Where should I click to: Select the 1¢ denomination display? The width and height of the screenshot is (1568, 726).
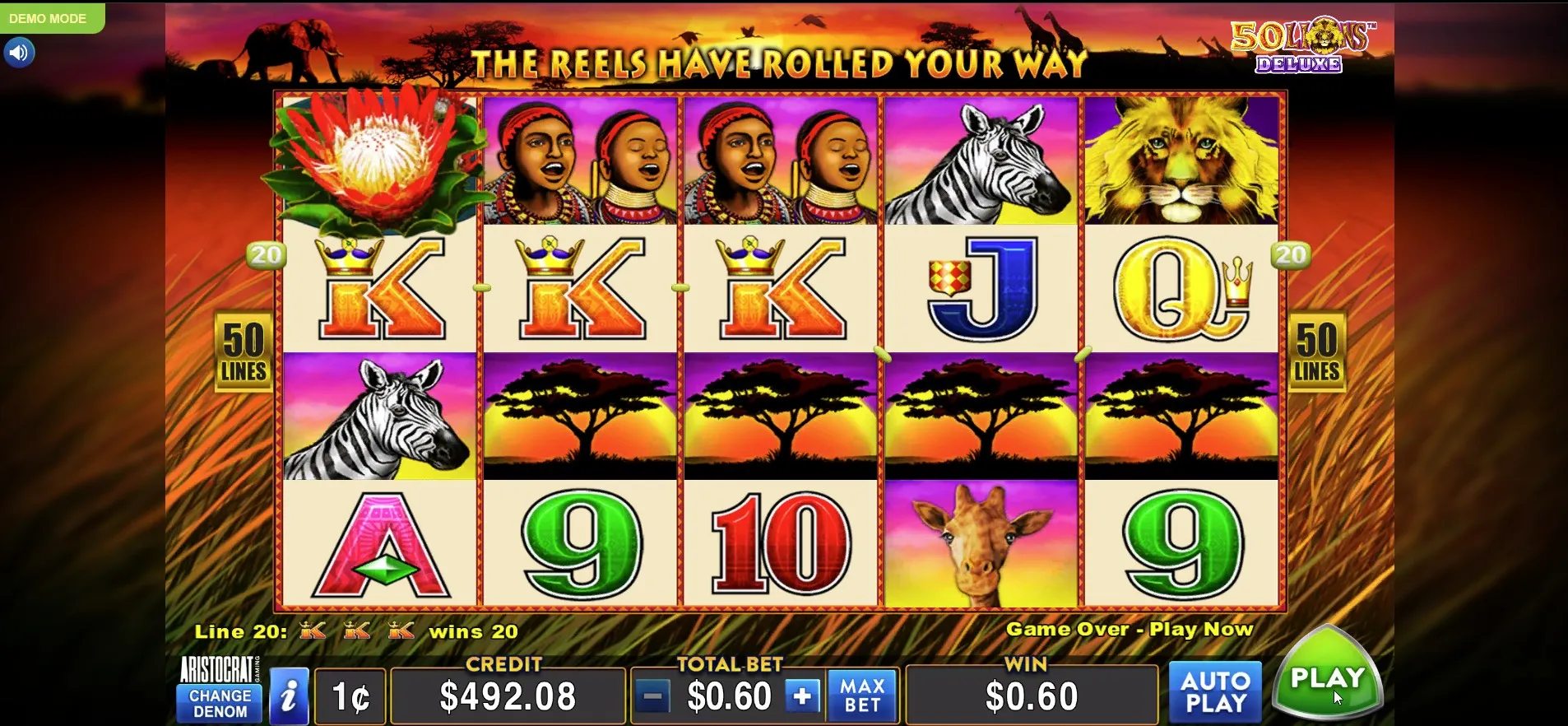click(x=351, y=697)
